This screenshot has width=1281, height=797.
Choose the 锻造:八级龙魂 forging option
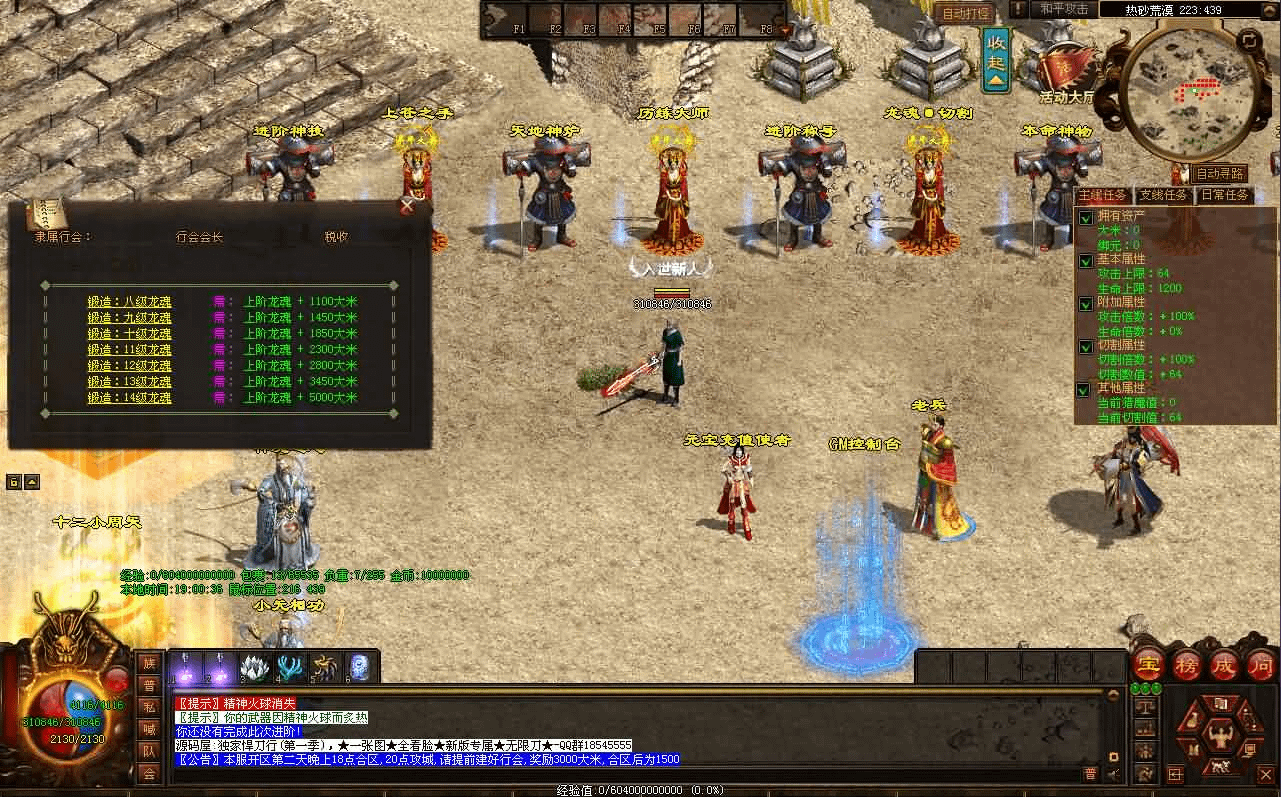coord(129,301)
